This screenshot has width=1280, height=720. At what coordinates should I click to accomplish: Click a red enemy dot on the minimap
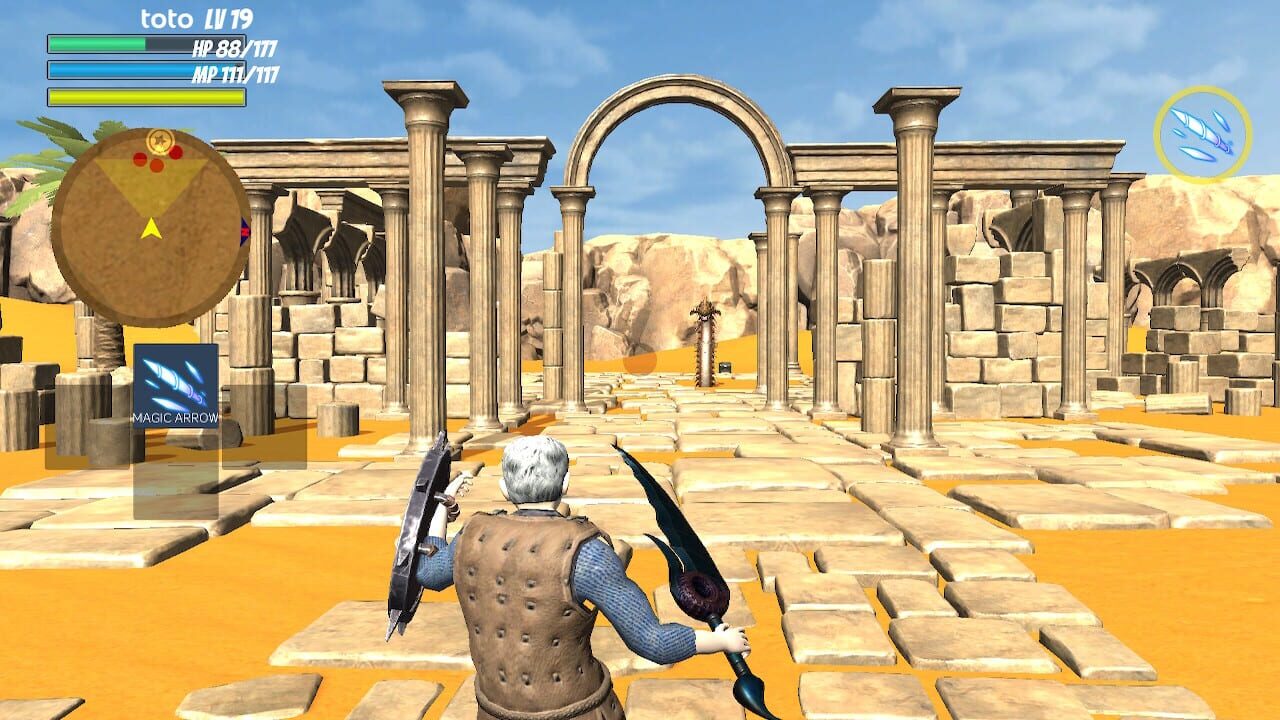pos(139,160)
